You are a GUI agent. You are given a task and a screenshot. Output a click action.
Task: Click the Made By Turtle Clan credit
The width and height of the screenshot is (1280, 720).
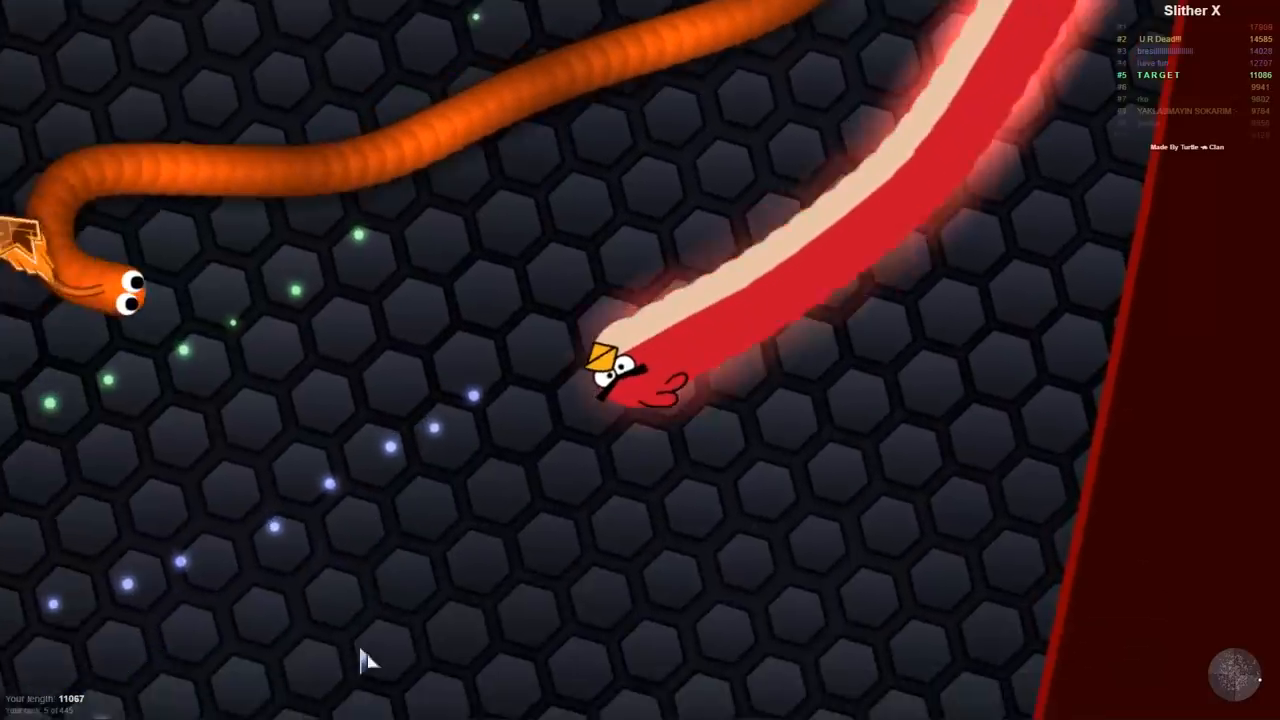tap(1186, 147)
